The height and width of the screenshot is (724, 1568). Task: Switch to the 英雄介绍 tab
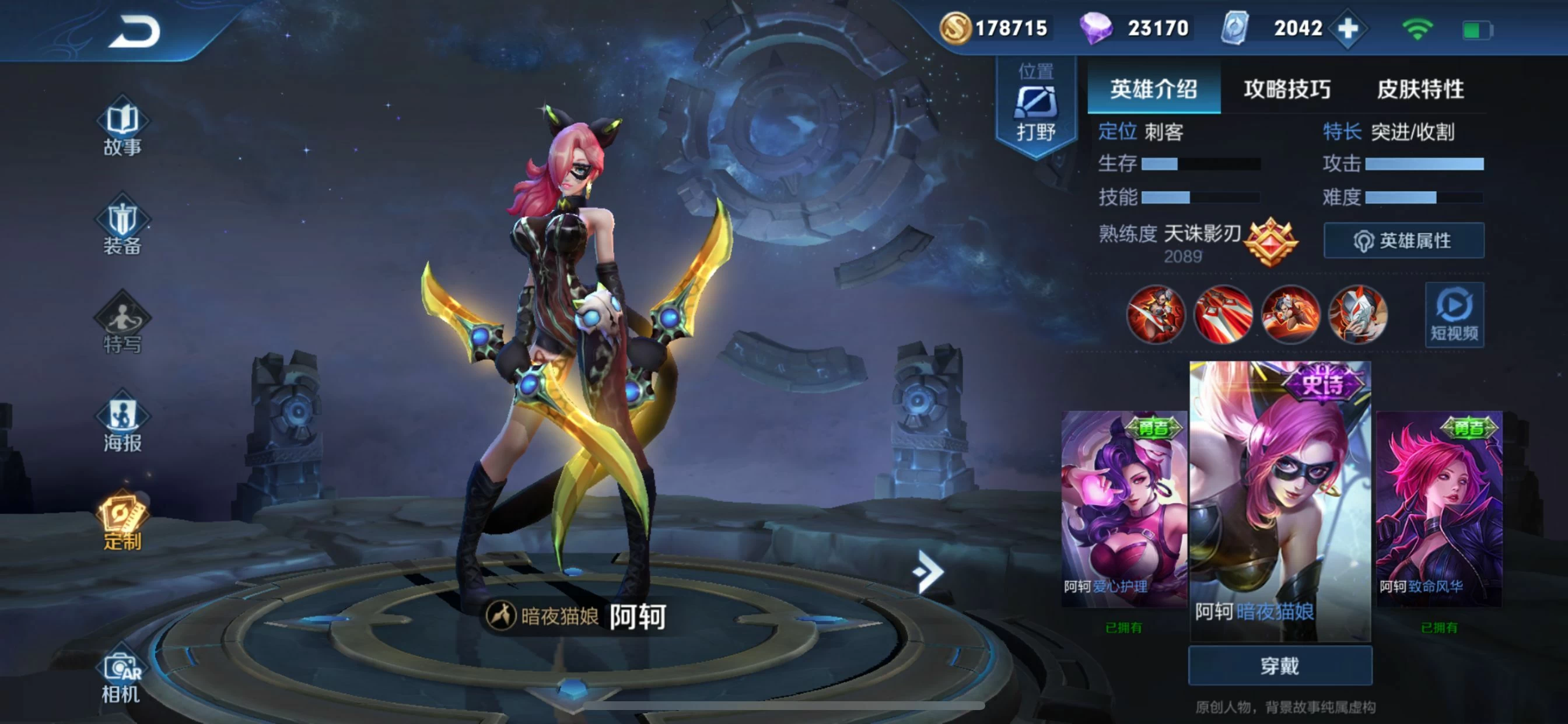pos(1153,89)
